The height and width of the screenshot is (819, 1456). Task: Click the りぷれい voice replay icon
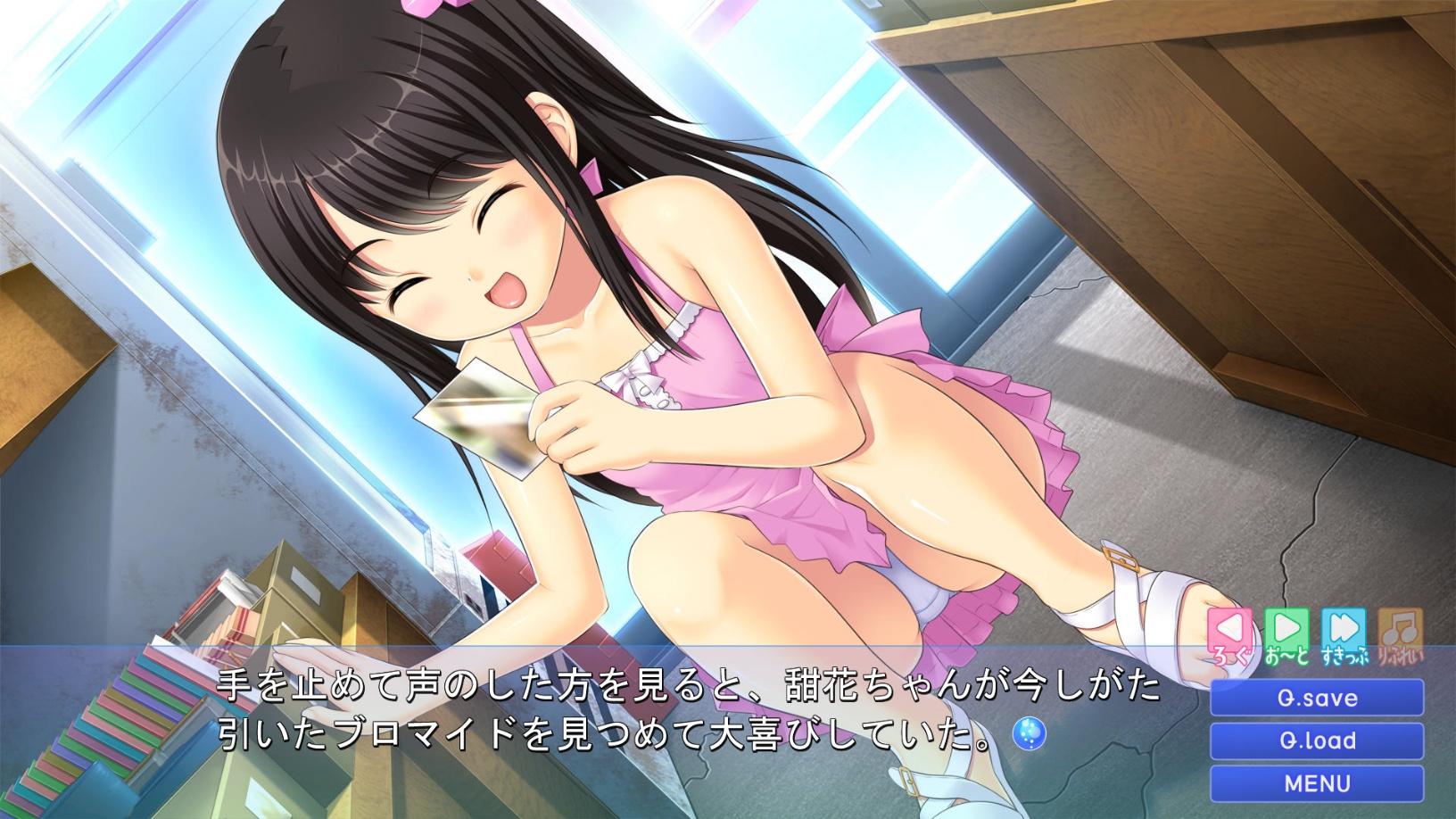click(x=1400, y=637)
